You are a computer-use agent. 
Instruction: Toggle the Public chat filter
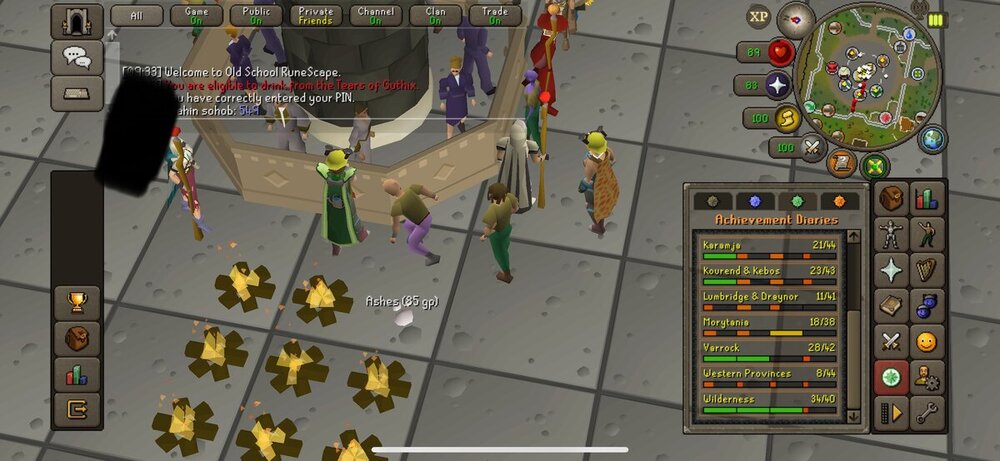click(256, 16)
